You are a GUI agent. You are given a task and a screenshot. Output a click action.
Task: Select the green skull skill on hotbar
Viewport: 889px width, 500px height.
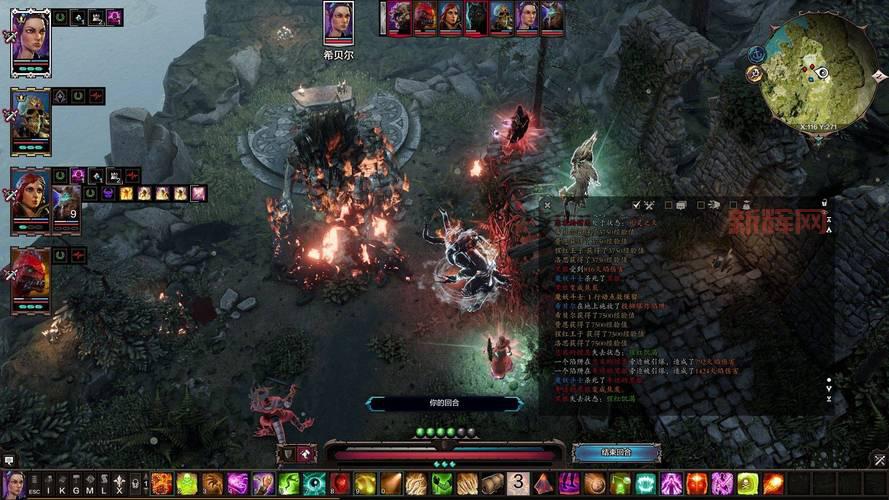click(748, 484)
